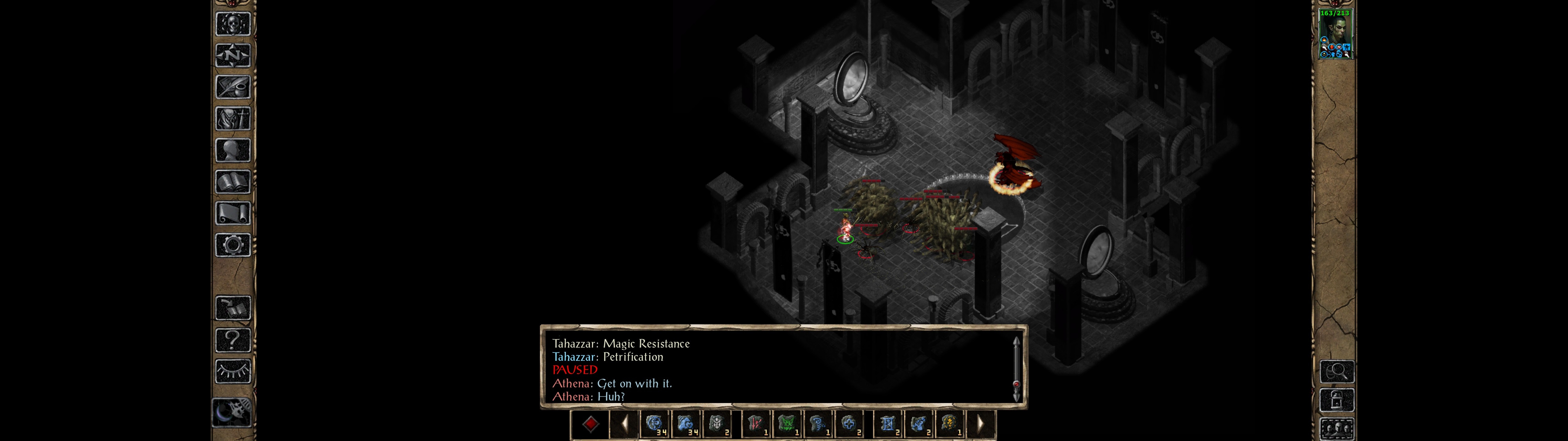This screenshot has height=441, width=1568.
Task: Toggle the closed-eye highlight button
Action: (x=232, y=371)
